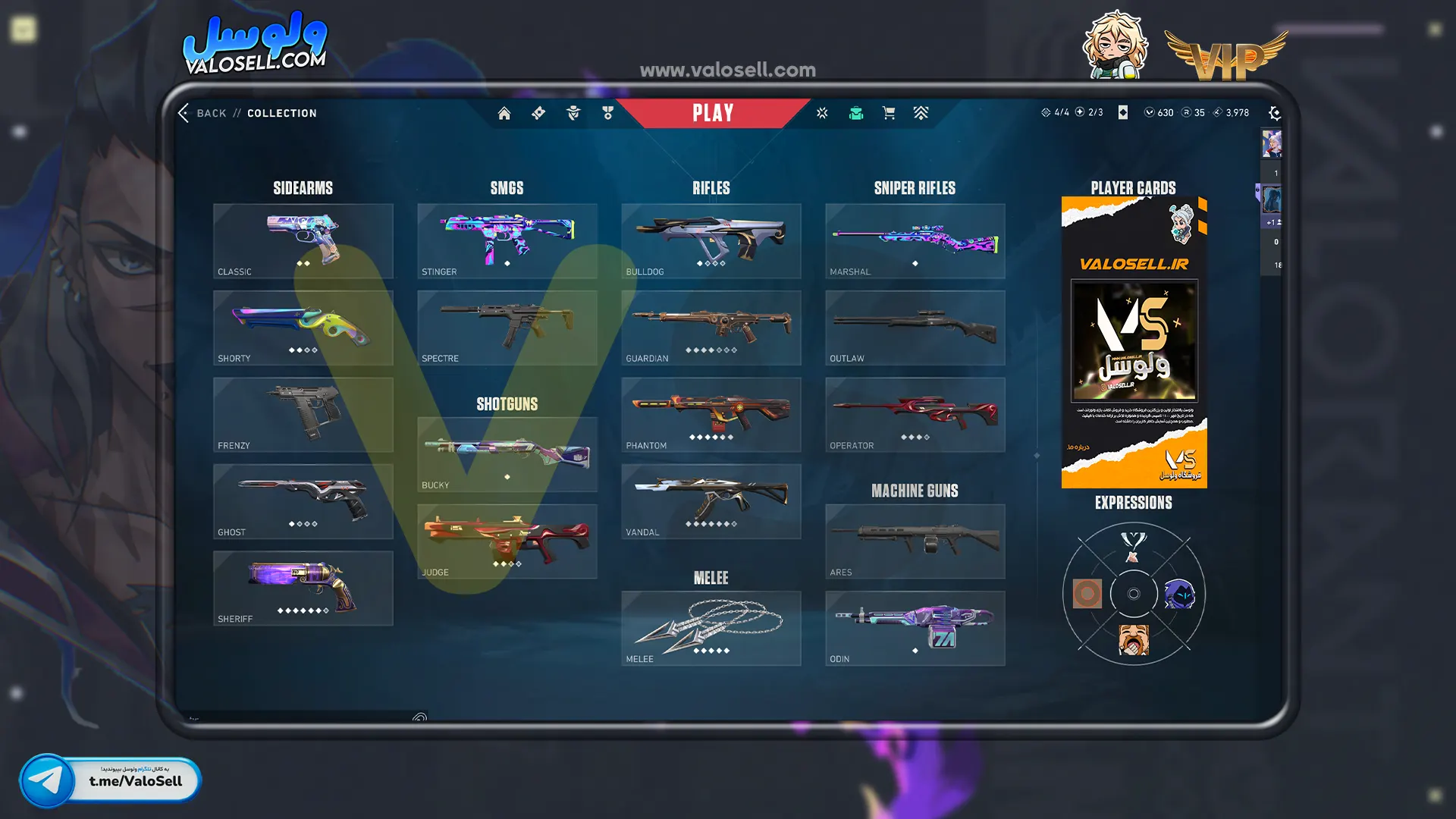This screenshot has height=819, width=1456.
Task: Hit the red PLAY button
Action: 713,113
